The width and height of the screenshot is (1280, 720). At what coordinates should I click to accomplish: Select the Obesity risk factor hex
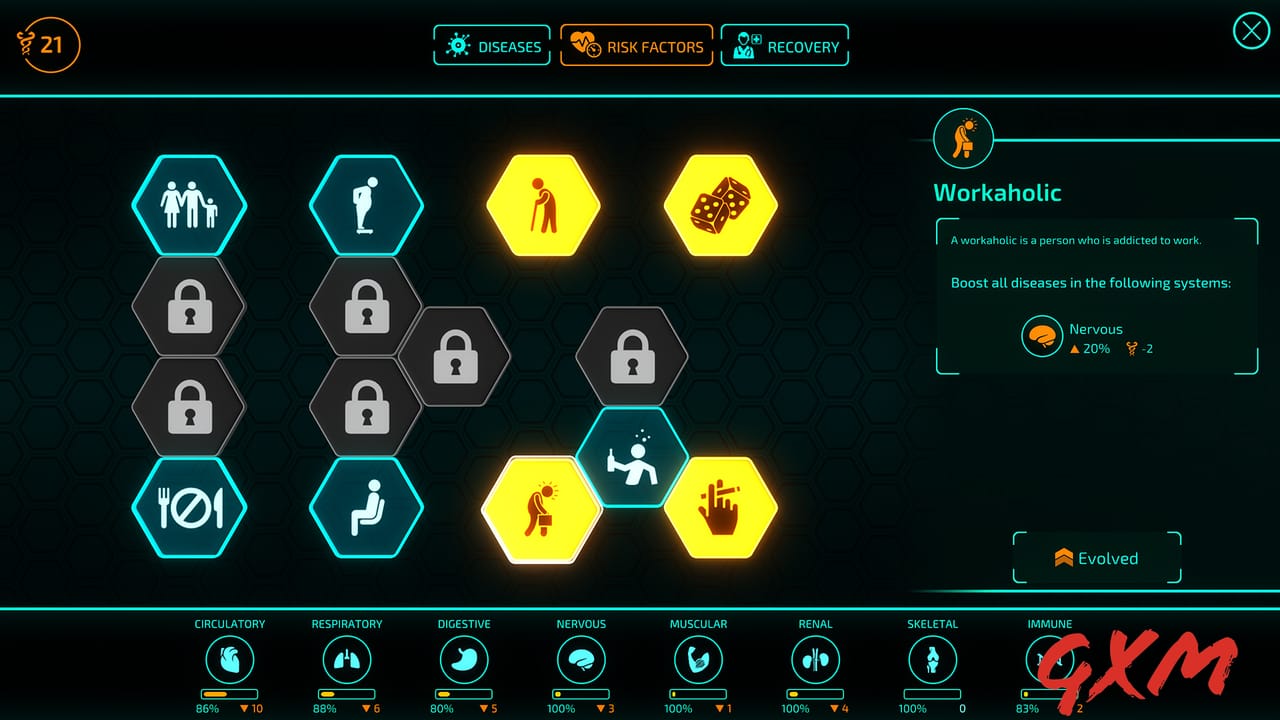365,204
